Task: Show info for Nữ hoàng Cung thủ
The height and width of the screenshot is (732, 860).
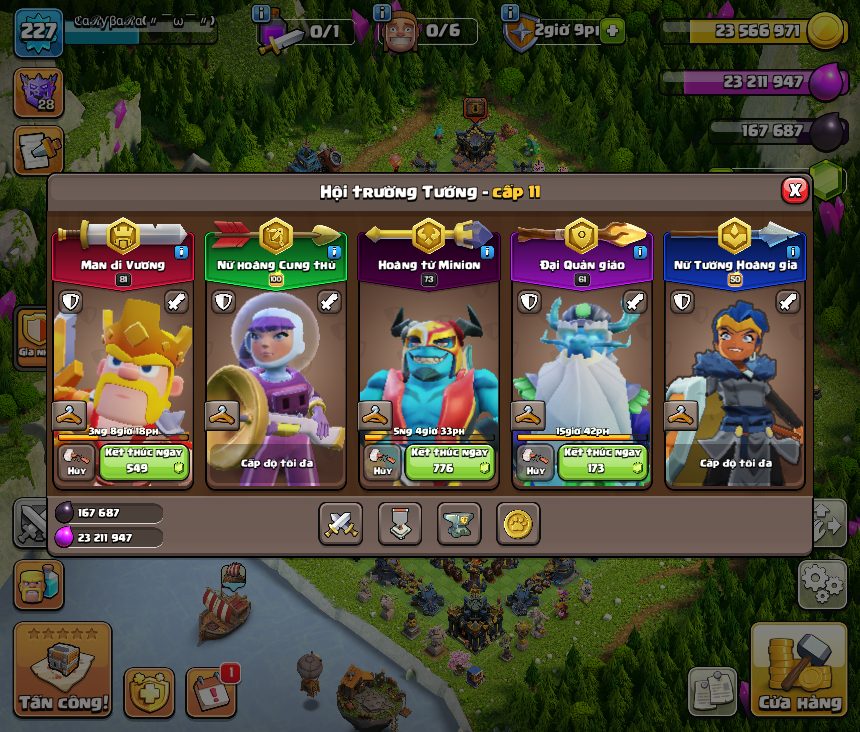Action: (x=334, y=252)
